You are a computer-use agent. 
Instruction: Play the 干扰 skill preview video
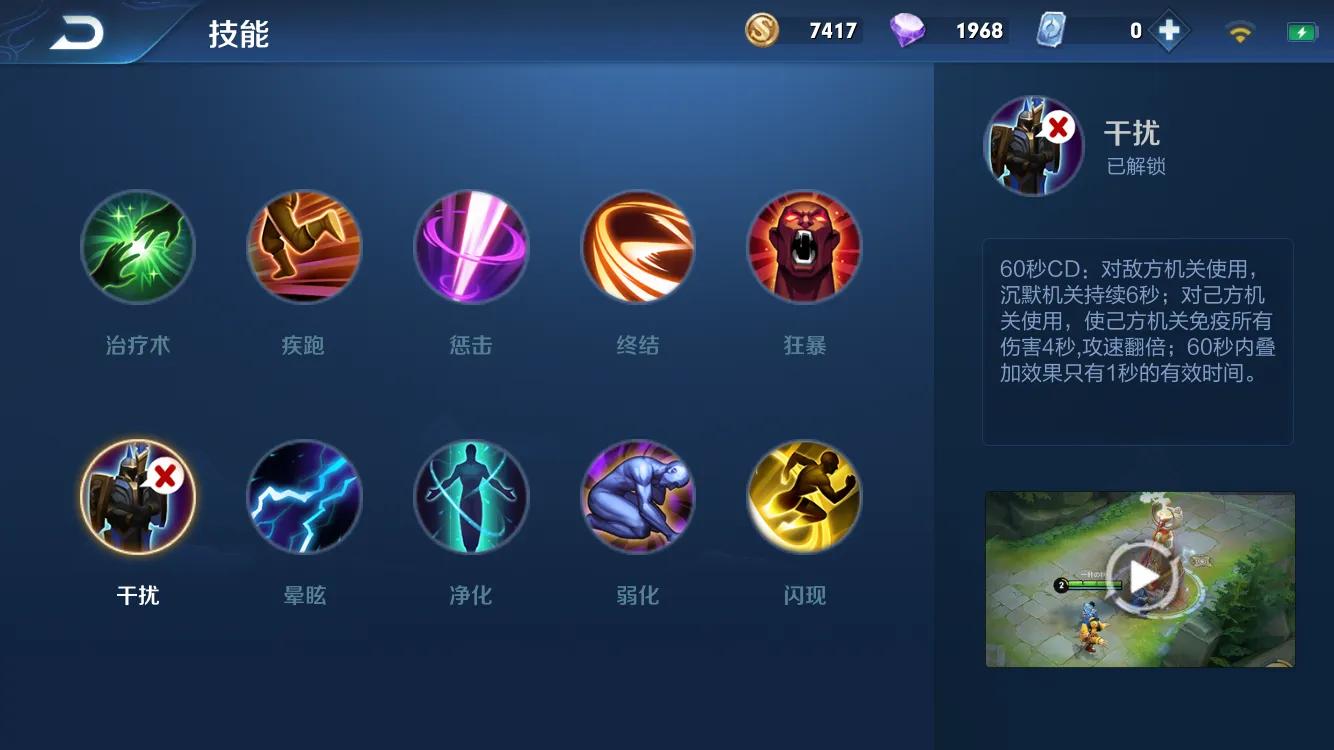(x=1140, y=578)
